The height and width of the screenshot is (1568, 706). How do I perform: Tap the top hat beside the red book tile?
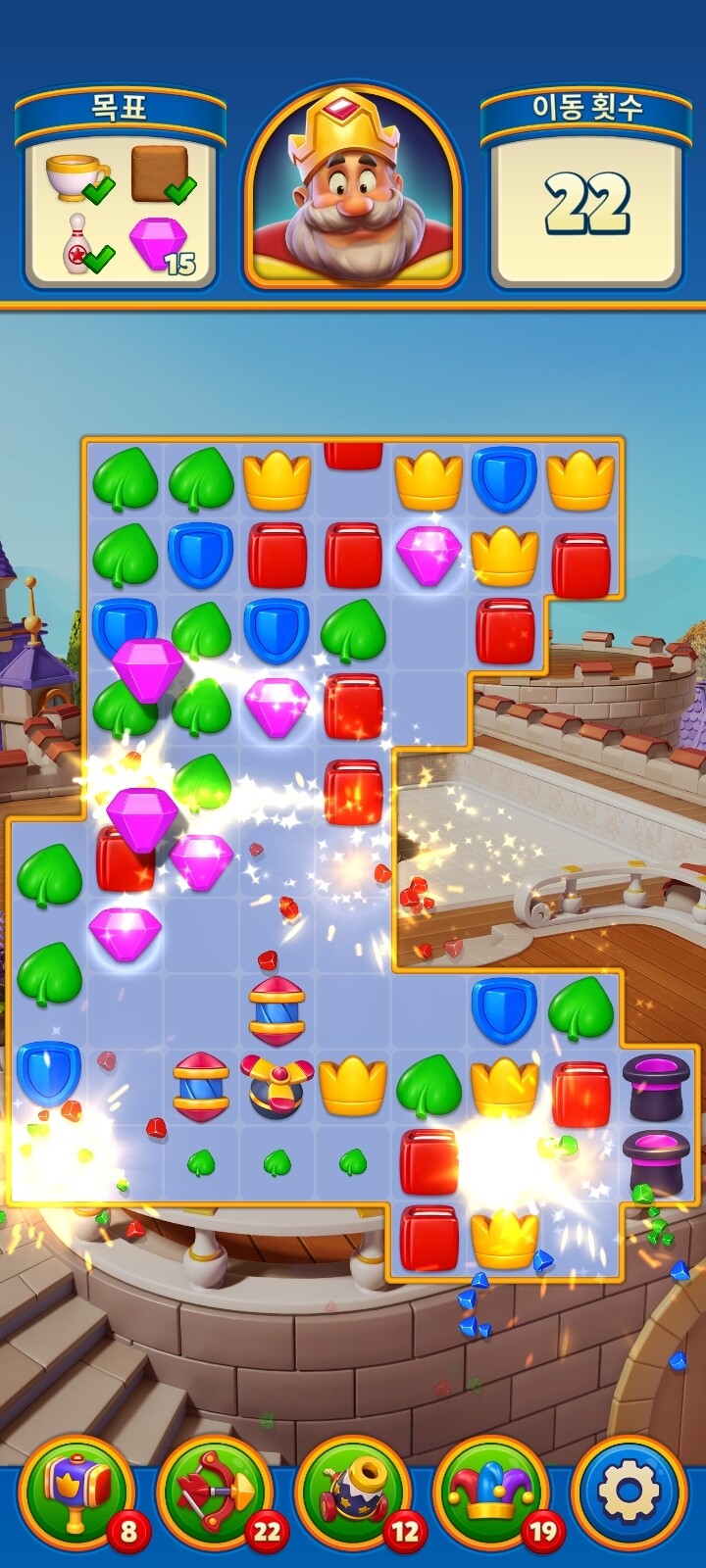pos(656,1086)
